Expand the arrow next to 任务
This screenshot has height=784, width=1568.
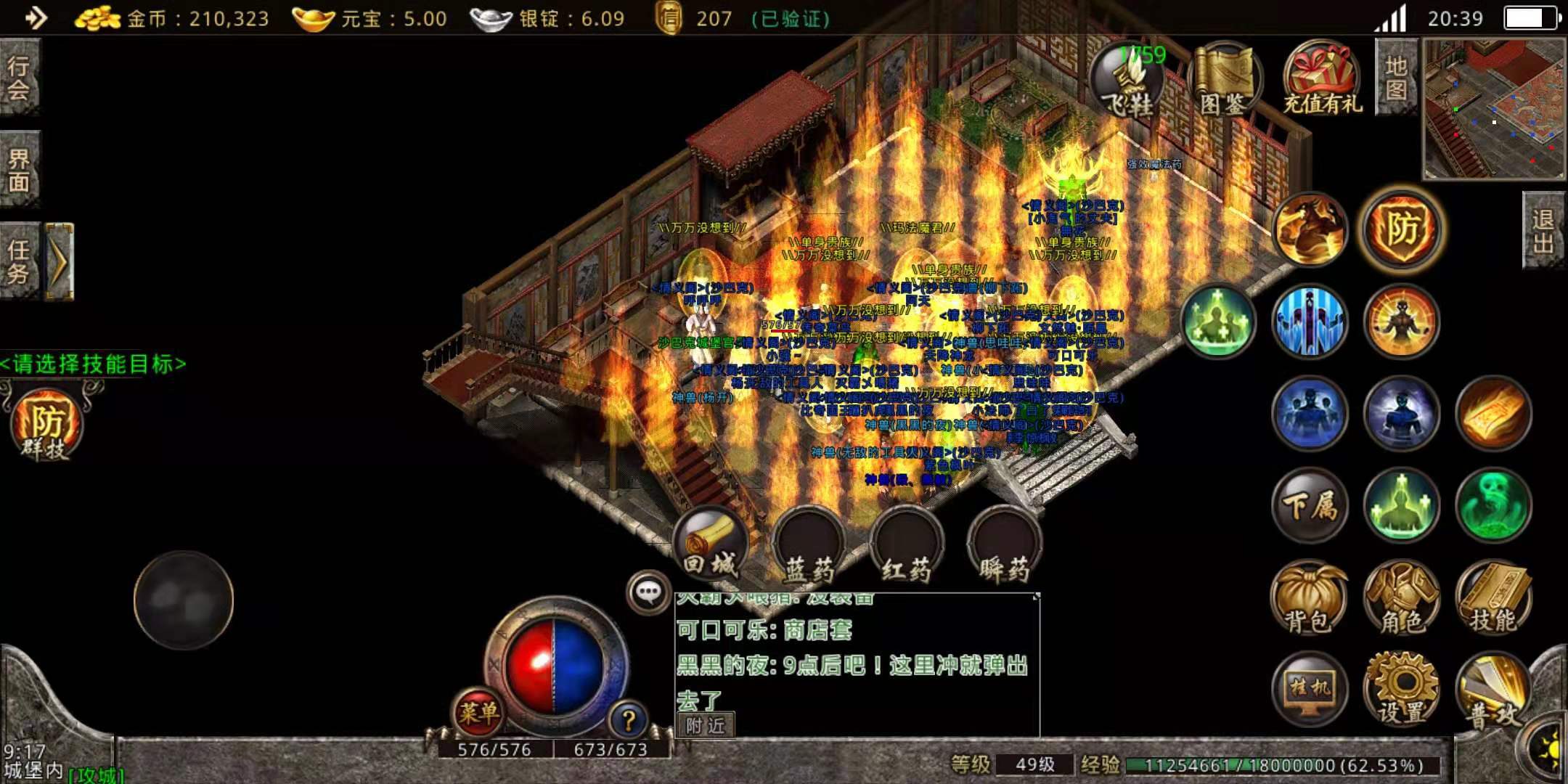(x=60, y=261)
